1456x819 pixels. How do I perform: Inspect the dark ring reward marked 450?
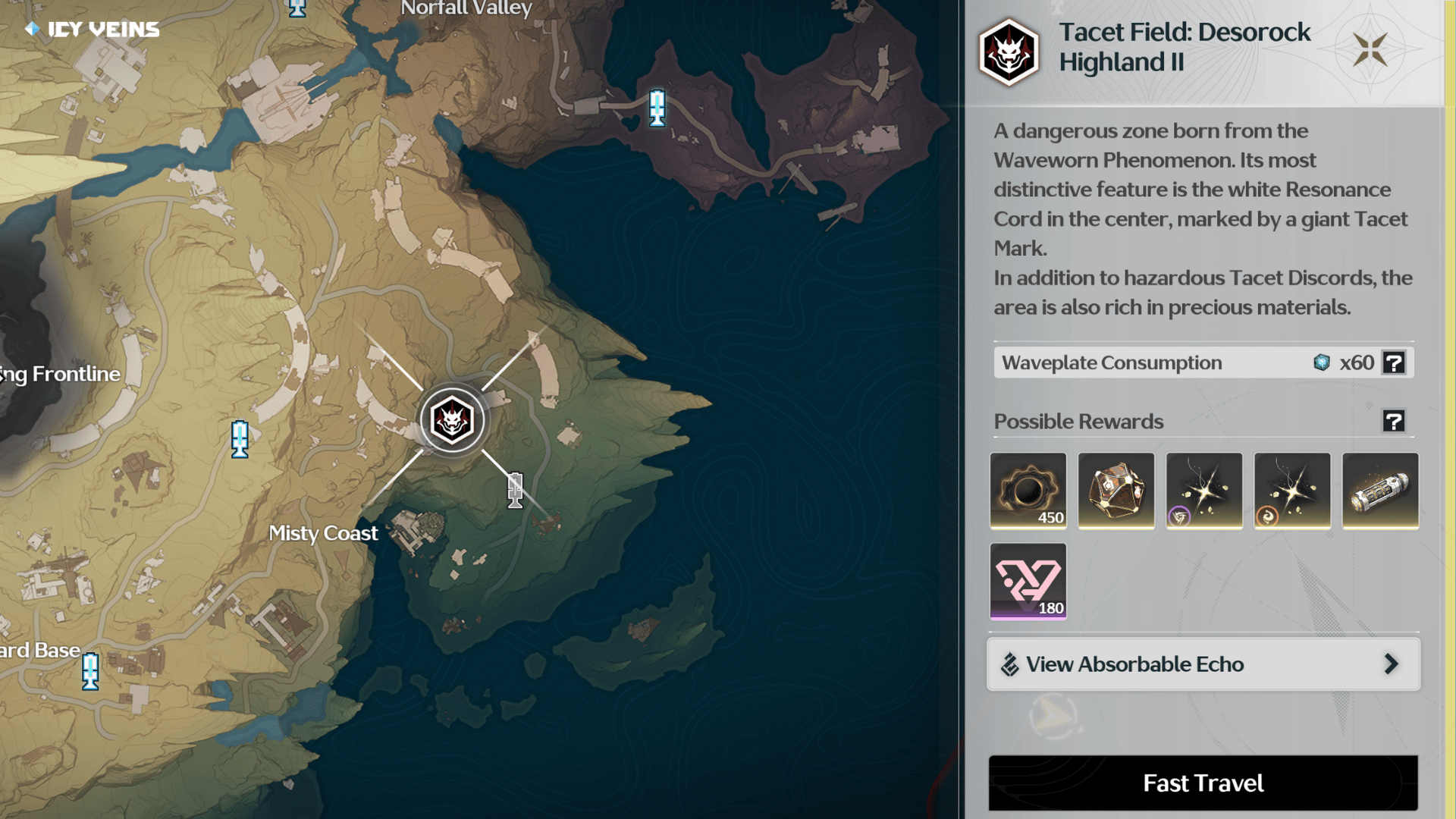point(1028,491)
